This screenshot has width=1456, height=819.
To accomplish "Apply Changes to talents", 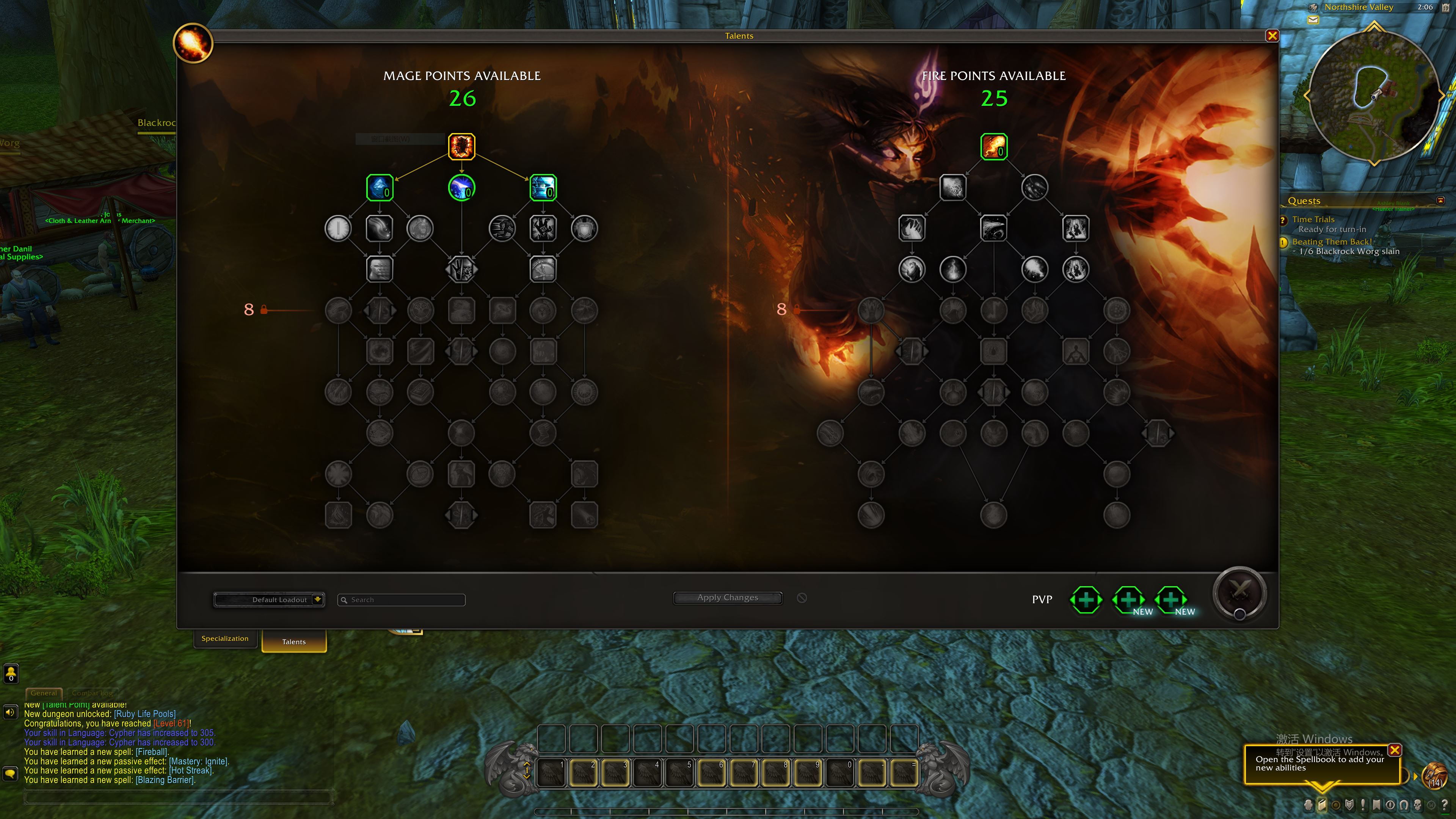I will pyautogui.click(x=728, y=598).
